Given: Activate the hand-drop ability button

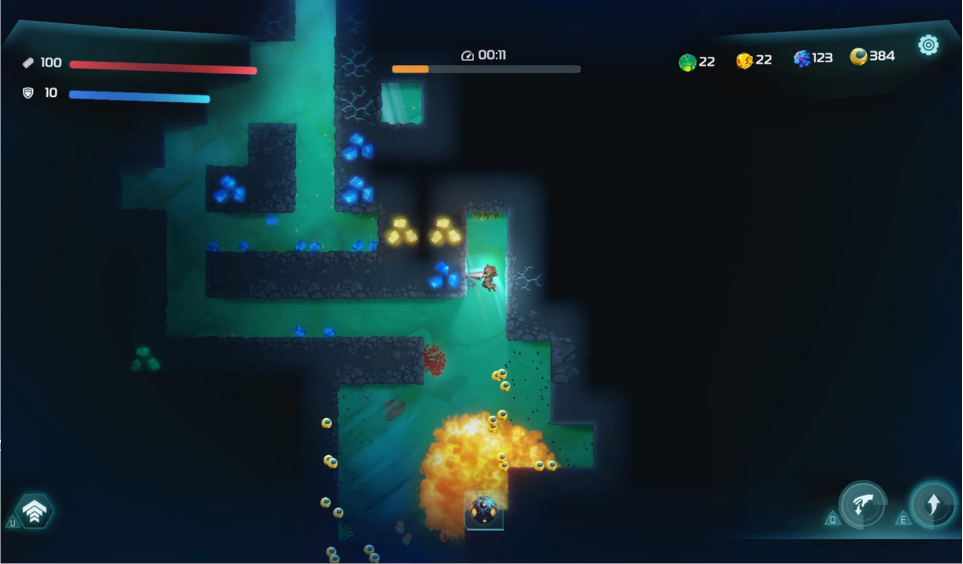Looking at the screenshot, I should click(862, 505).
